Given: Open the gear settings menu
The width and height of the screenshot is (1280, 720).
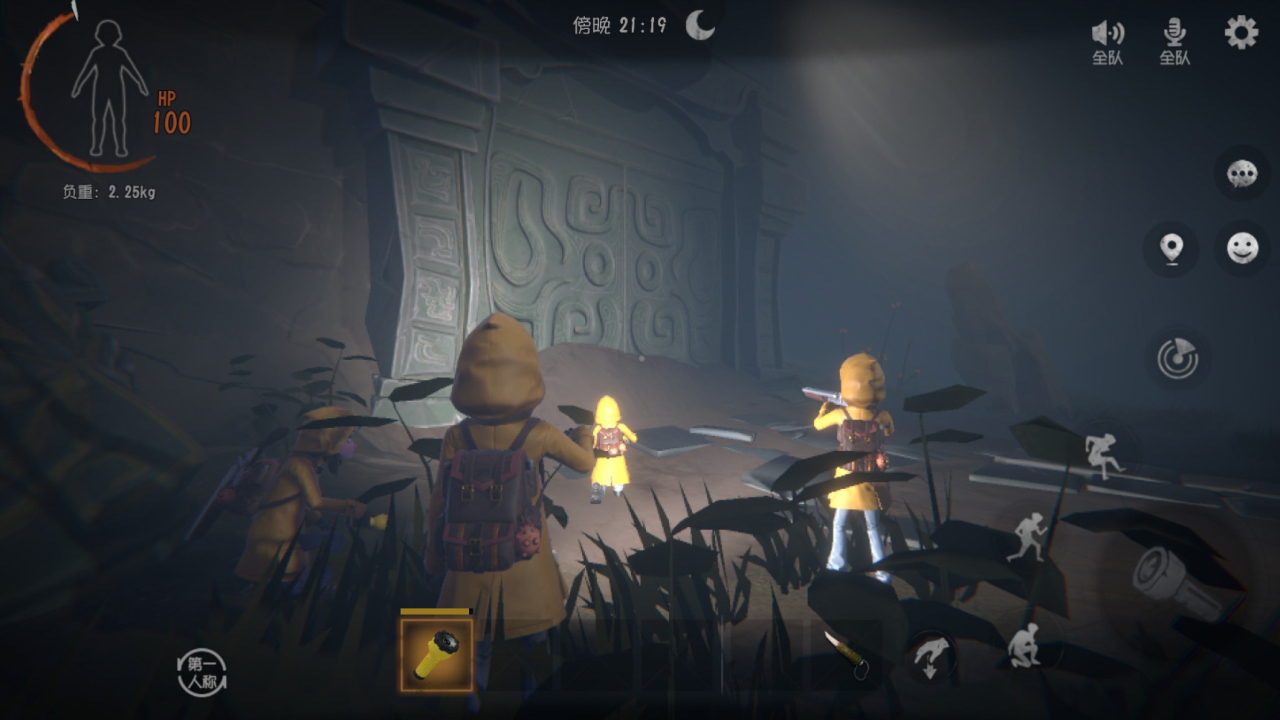Looking at the screenshot, I should [x=1241, y=33].
